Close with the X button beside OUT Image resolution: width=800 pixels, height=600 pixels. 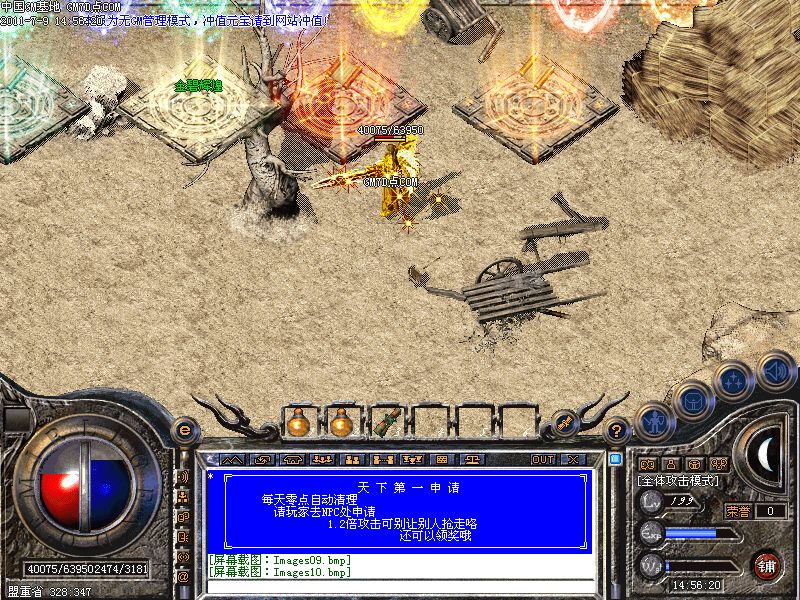(573, 460)
